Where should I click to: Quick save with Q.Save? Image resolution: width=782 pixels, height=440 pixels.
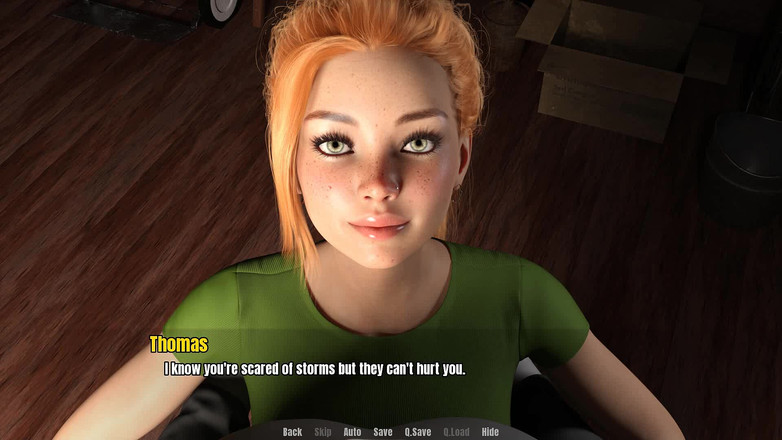tap(418, 432)
